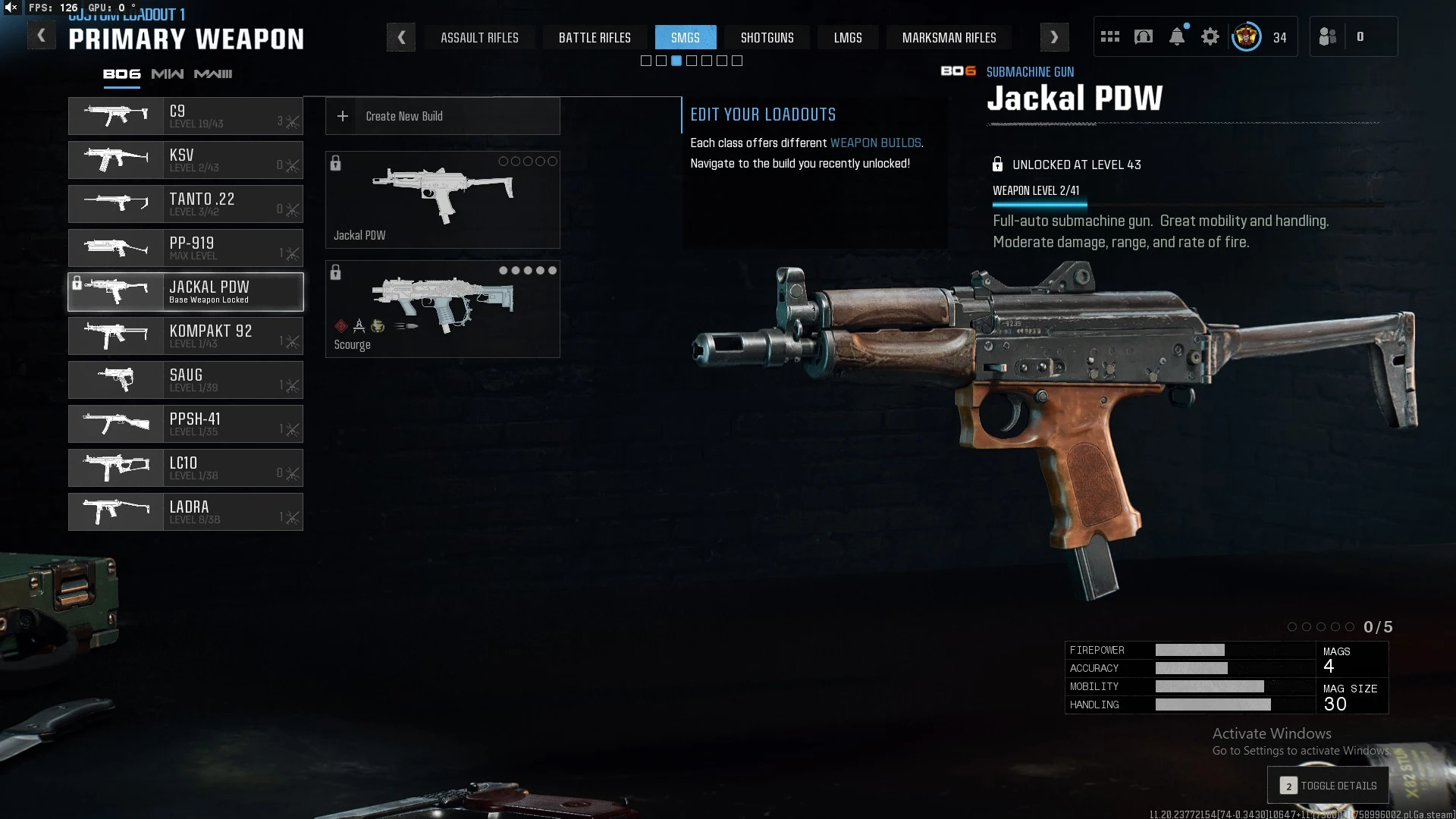Go back using the arrow beside Primary Weapon

41,36
